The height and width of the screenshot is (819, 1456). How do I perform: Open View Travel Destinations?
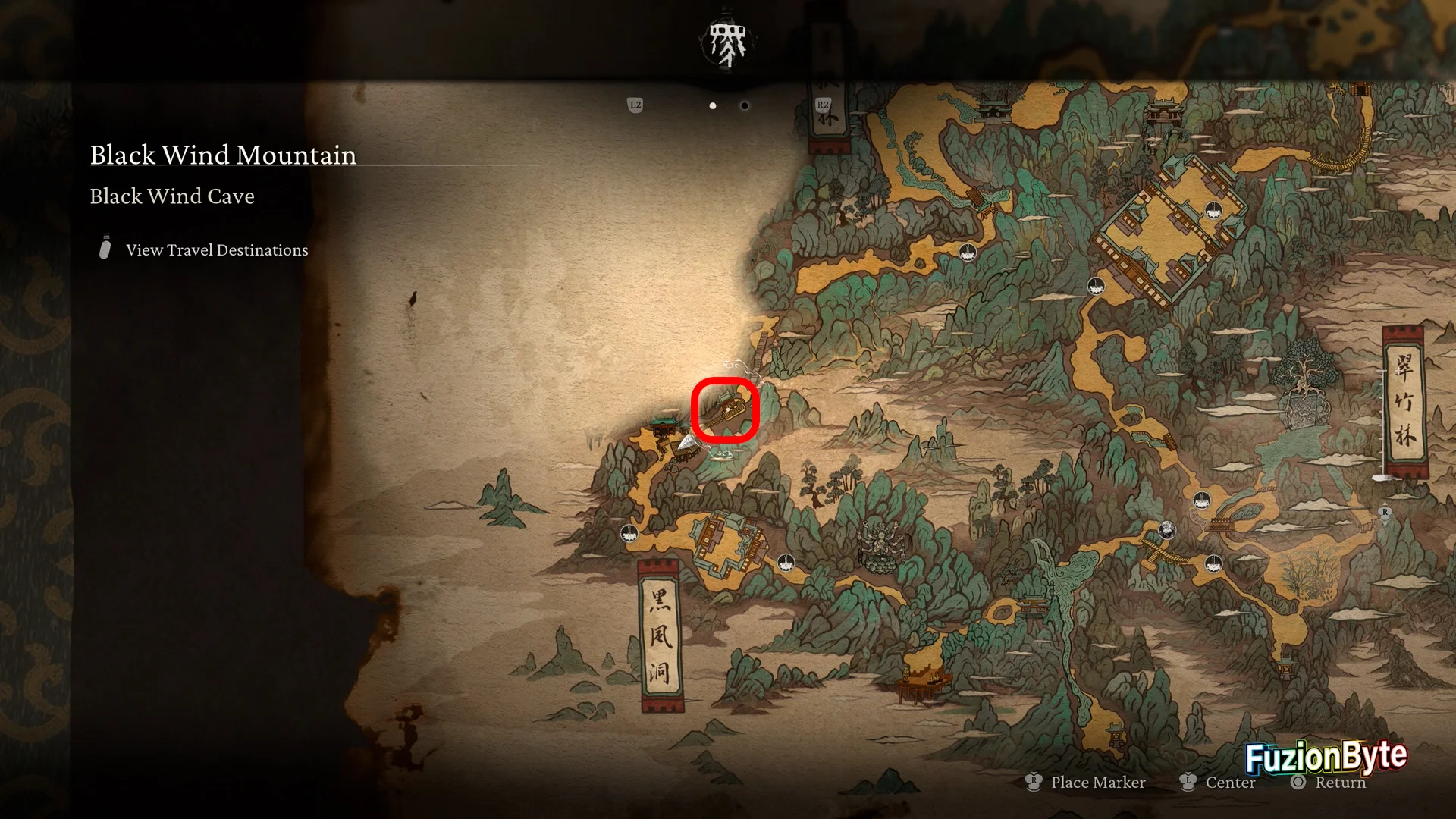[216, 250]
